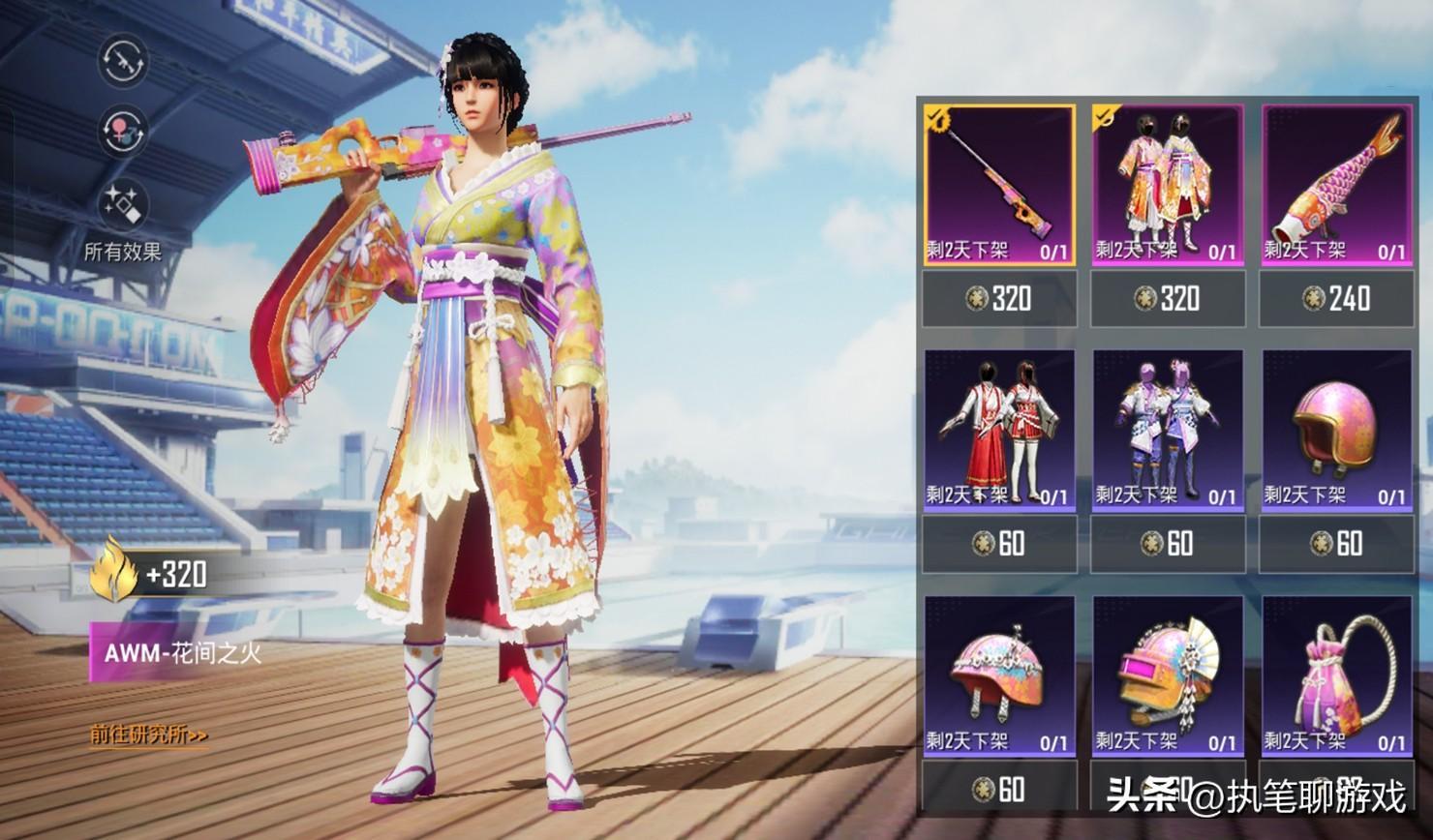Buy the floral combat helmet for 60
Viewport: 1433px width, 840px height.
[999, 789]
